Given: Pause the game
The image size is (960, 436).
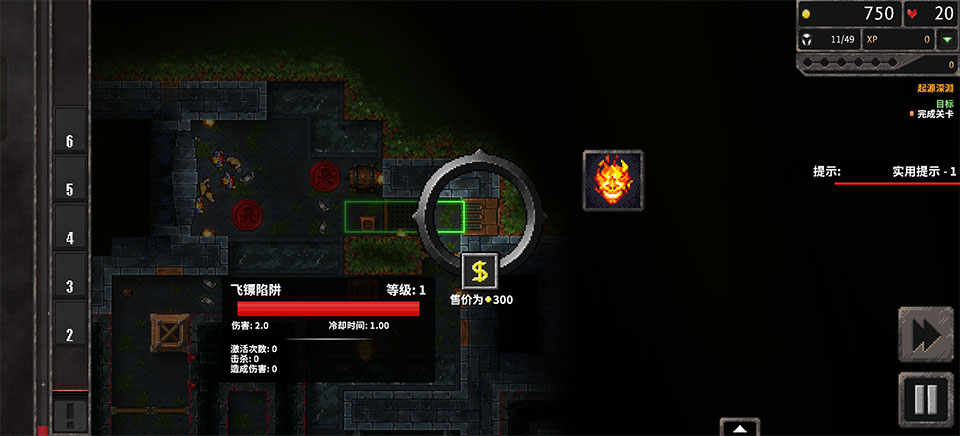Looking at the screenshot, I should tap(925, 399).
